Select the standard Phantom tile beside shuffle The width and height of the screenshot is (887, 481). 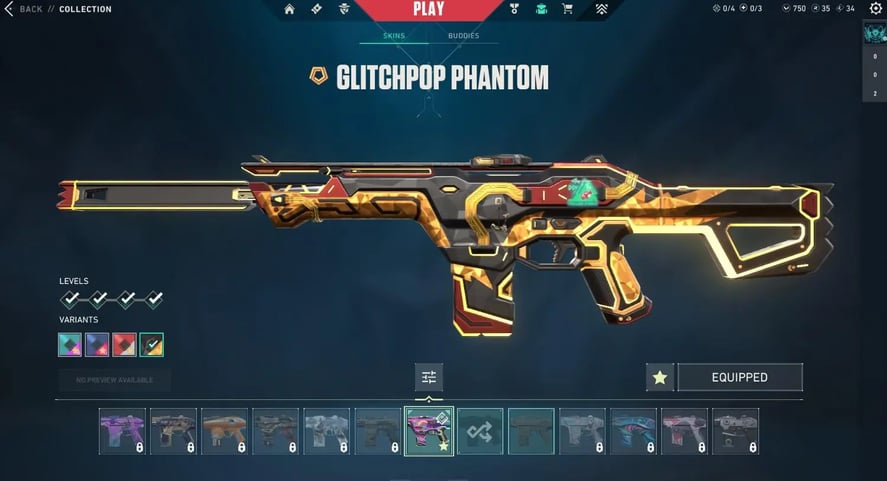(531, 431)
